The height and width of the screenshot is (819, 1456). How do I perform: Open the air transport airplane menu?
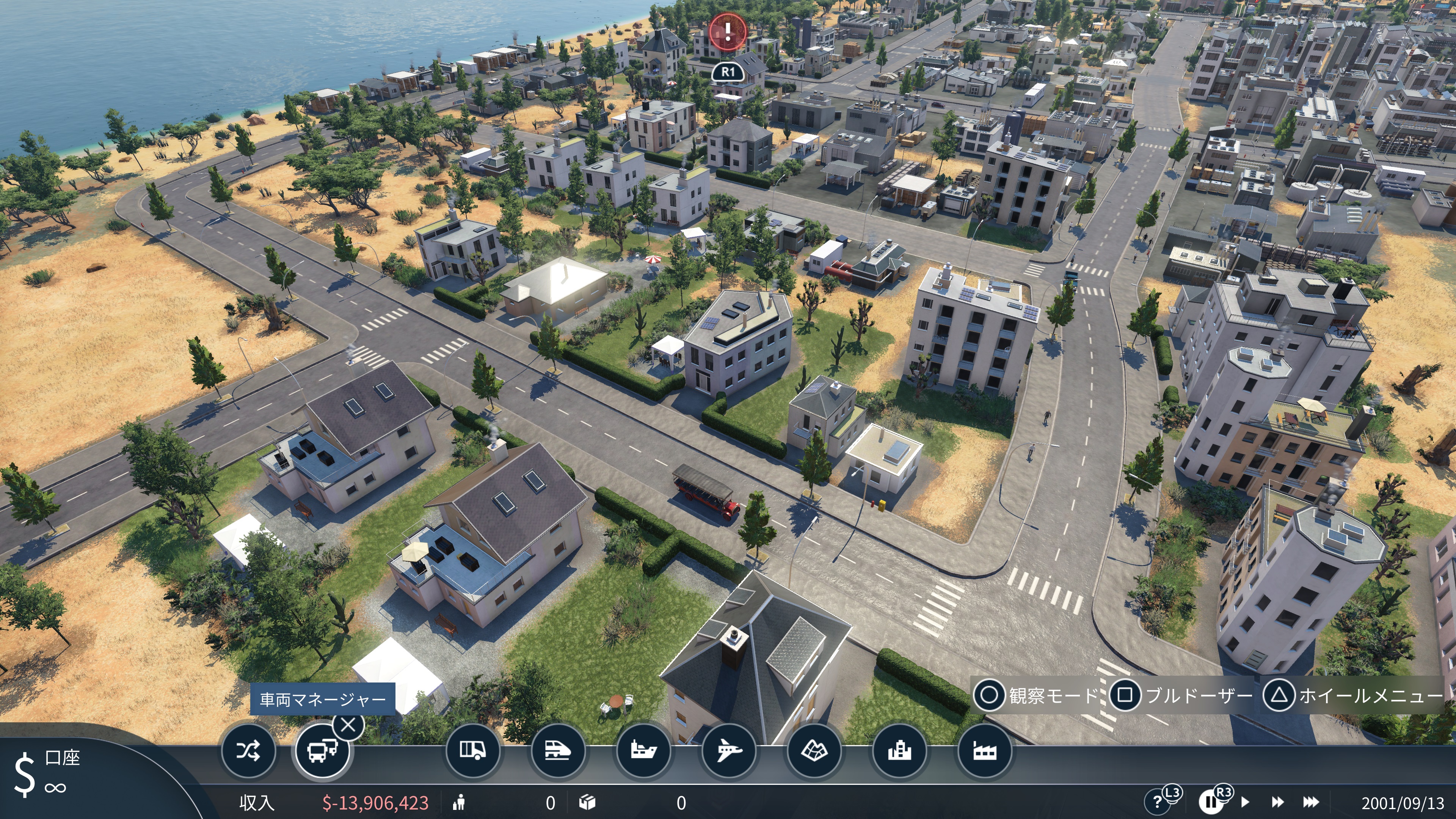click(x=728, y=751)
